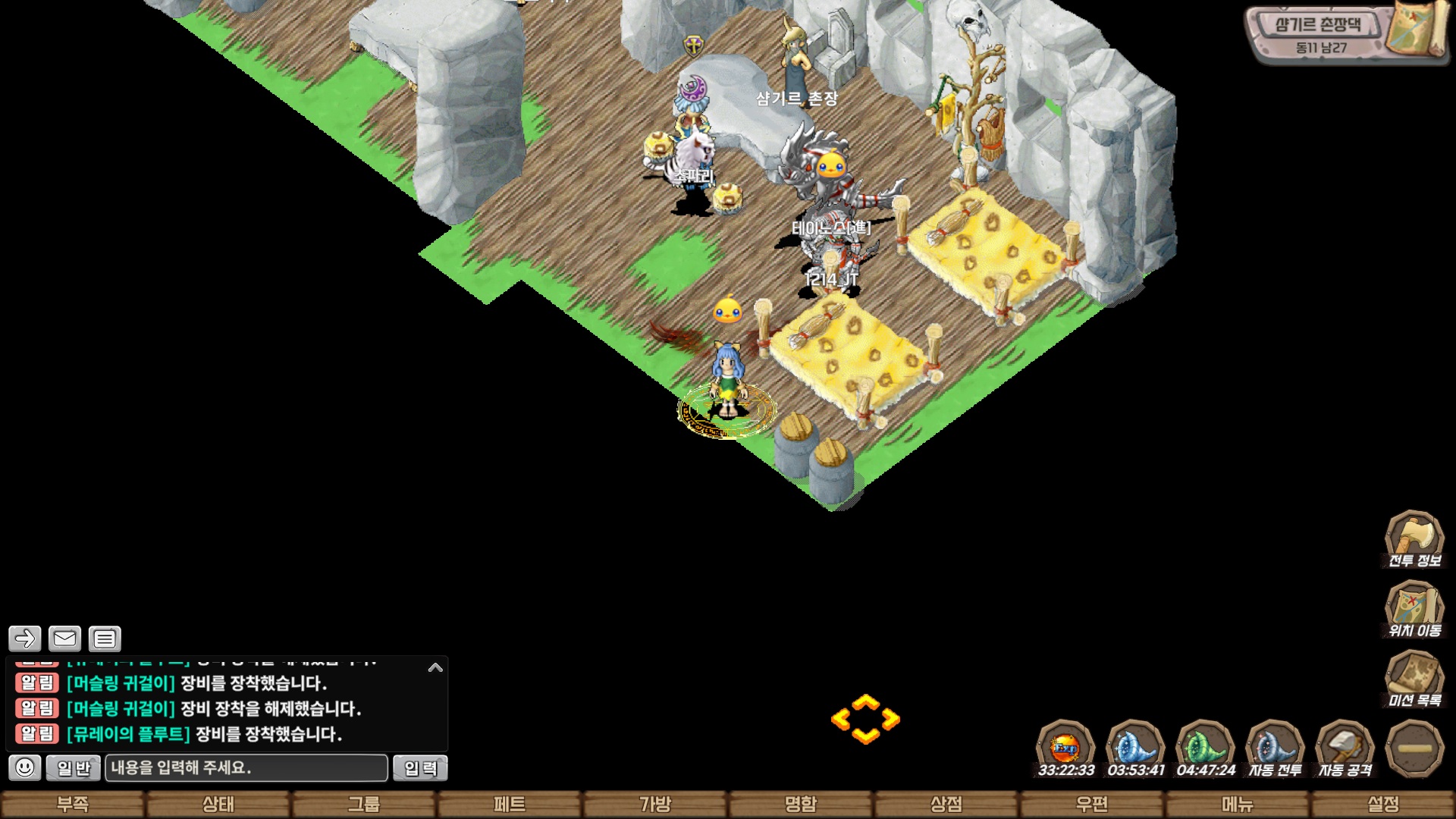This screenshot has width=1456, height=819.
Task: Click the chat text input field
Action: 246,767
